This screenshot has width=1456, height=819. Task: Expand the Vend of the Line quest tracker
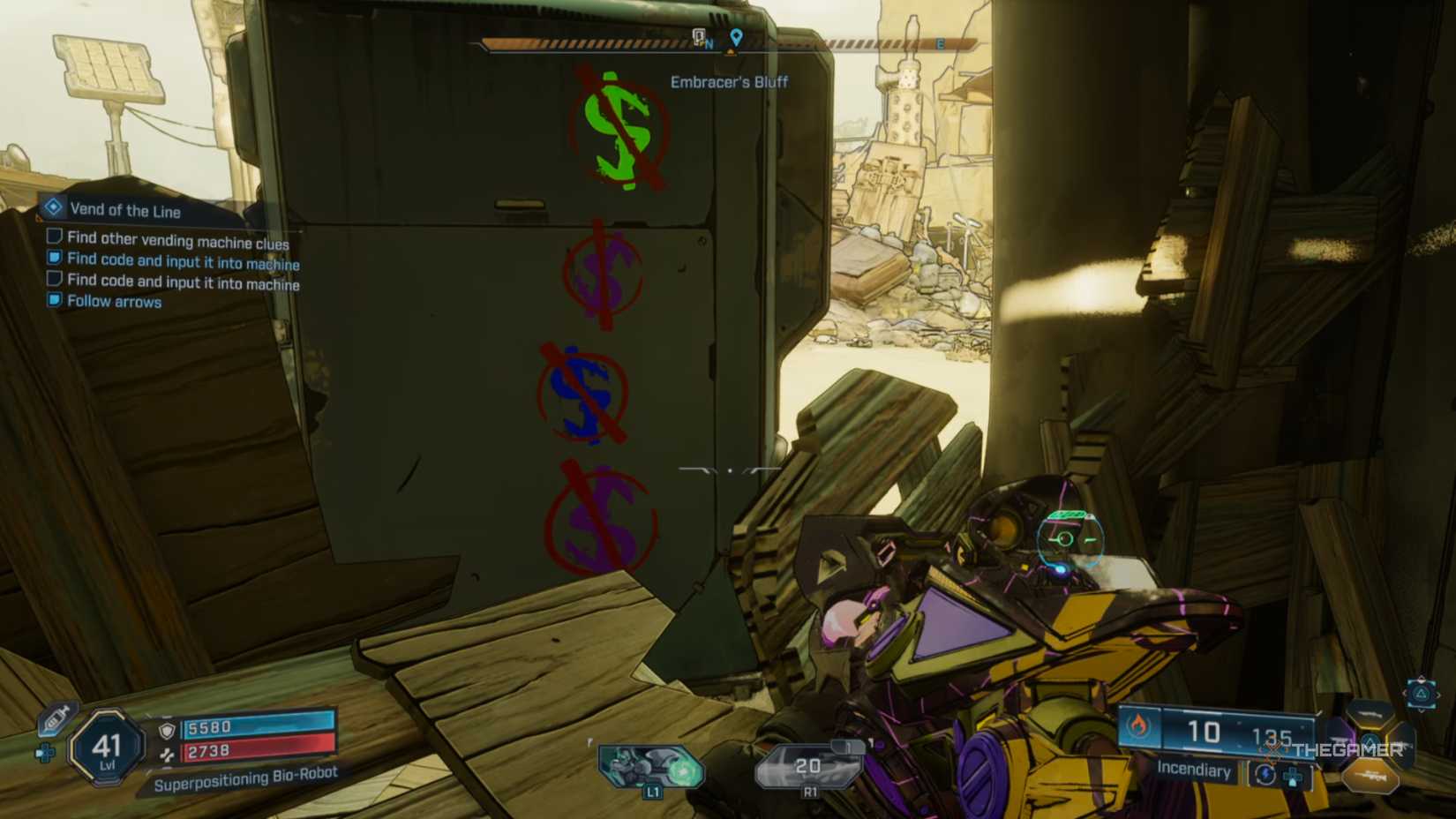[x=55, y=208]
